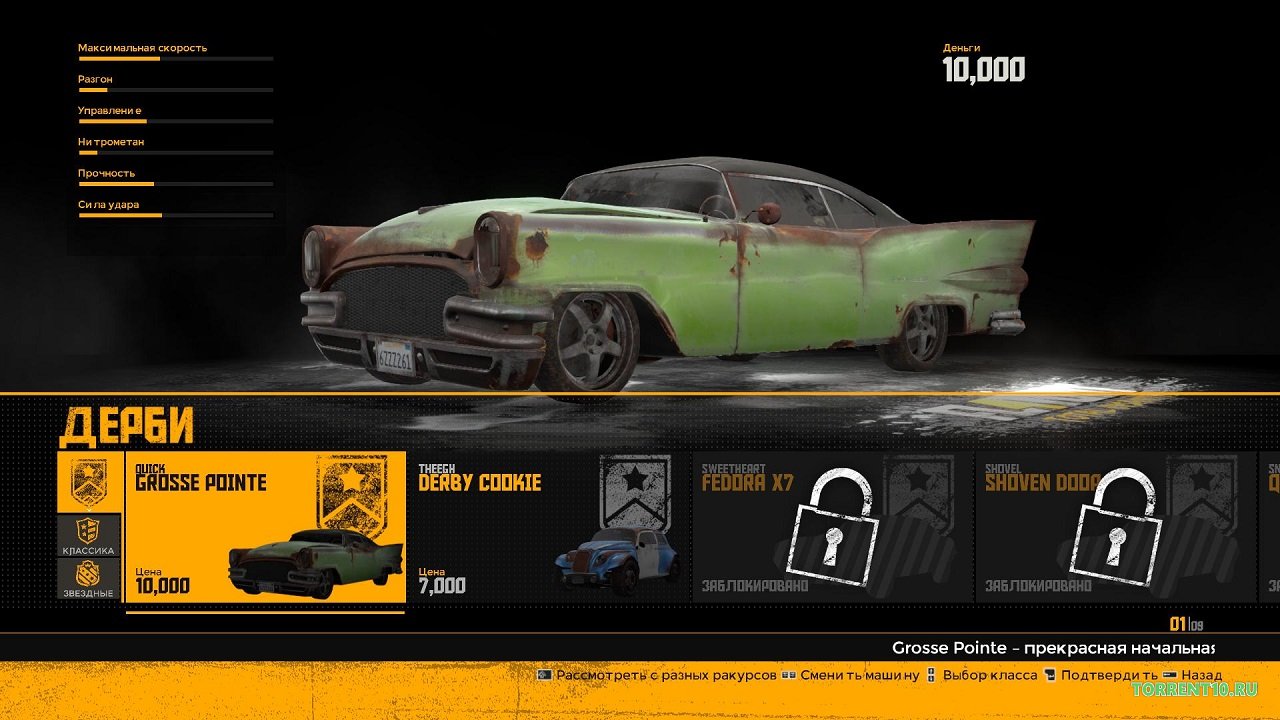The width and height of the screenshot is (1280, 720).
Task: Open the Звездные class tab
Action: [89, 580]
